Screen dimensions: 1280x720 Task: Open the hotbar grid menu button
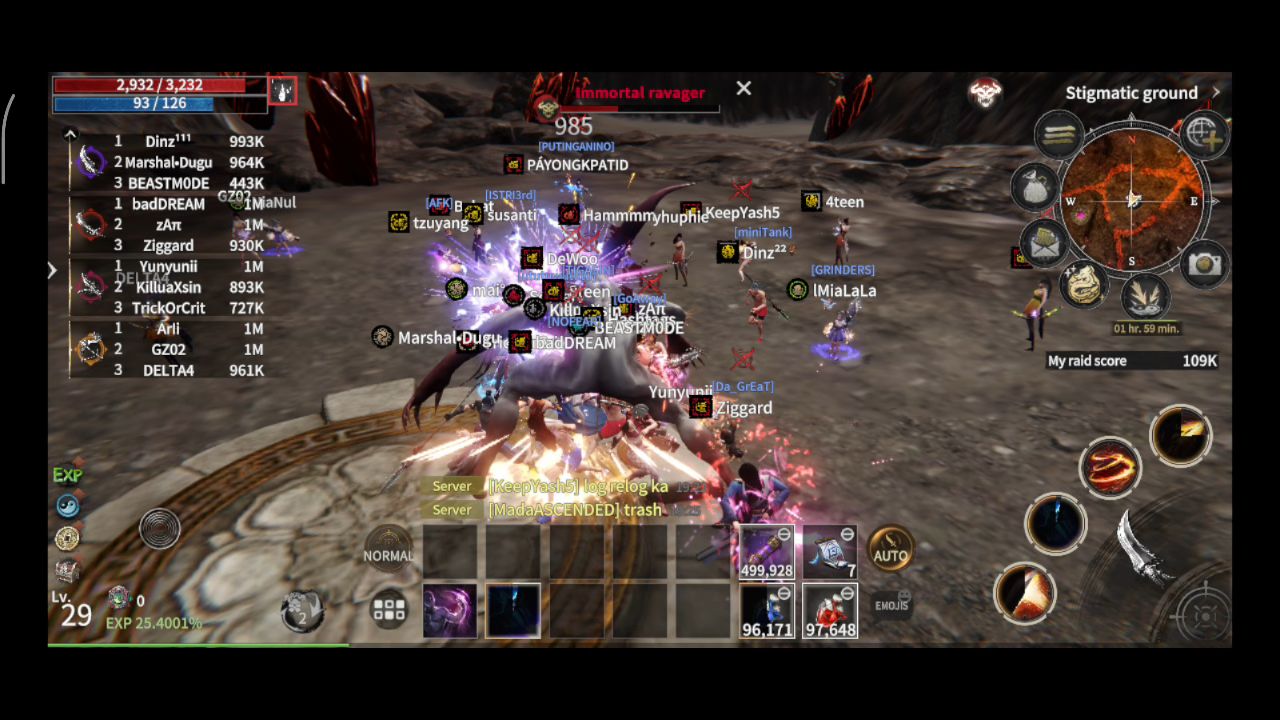[388, 609]
